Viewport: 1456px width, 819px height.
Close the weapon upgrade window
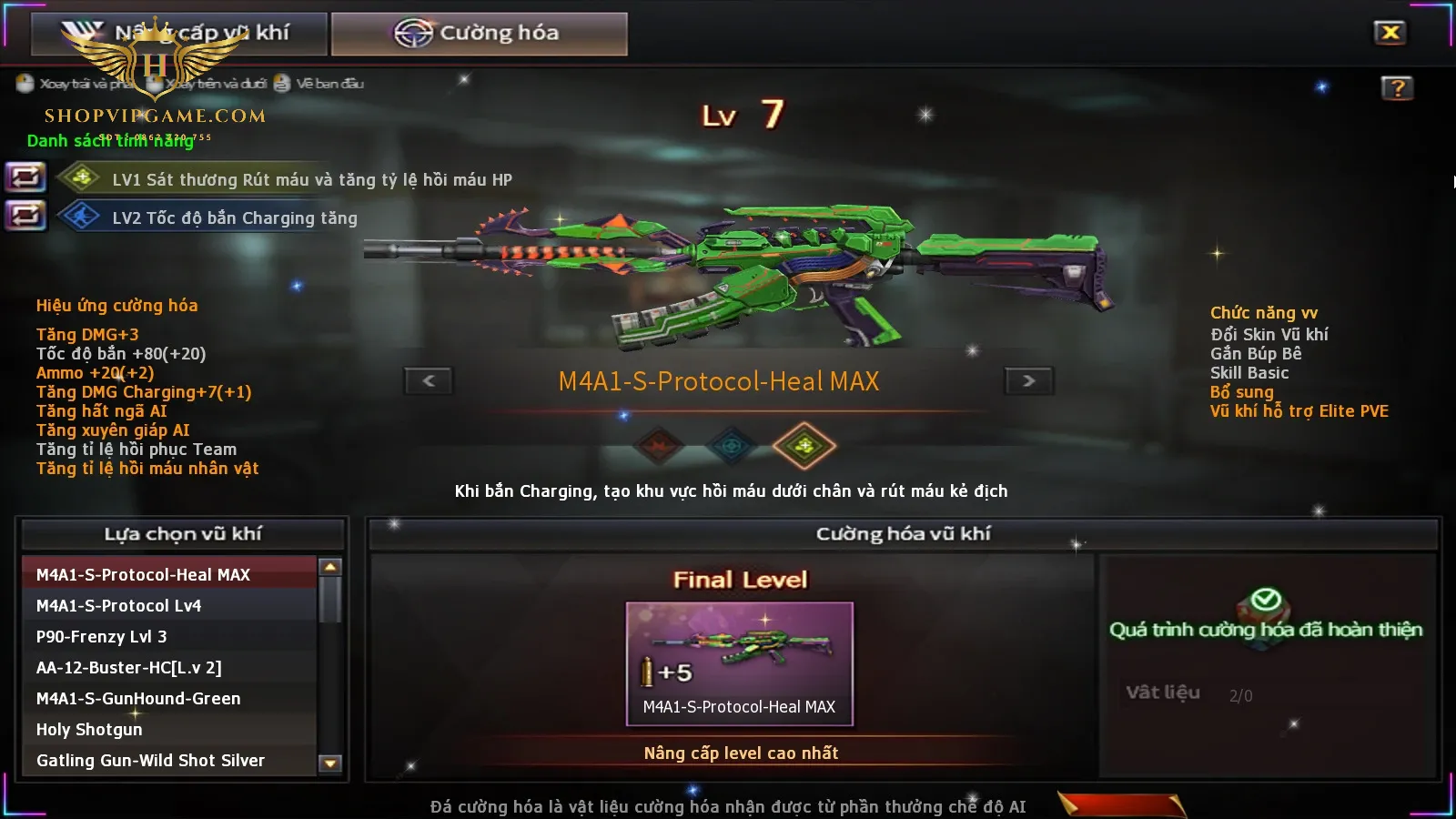pos(1390,33)
